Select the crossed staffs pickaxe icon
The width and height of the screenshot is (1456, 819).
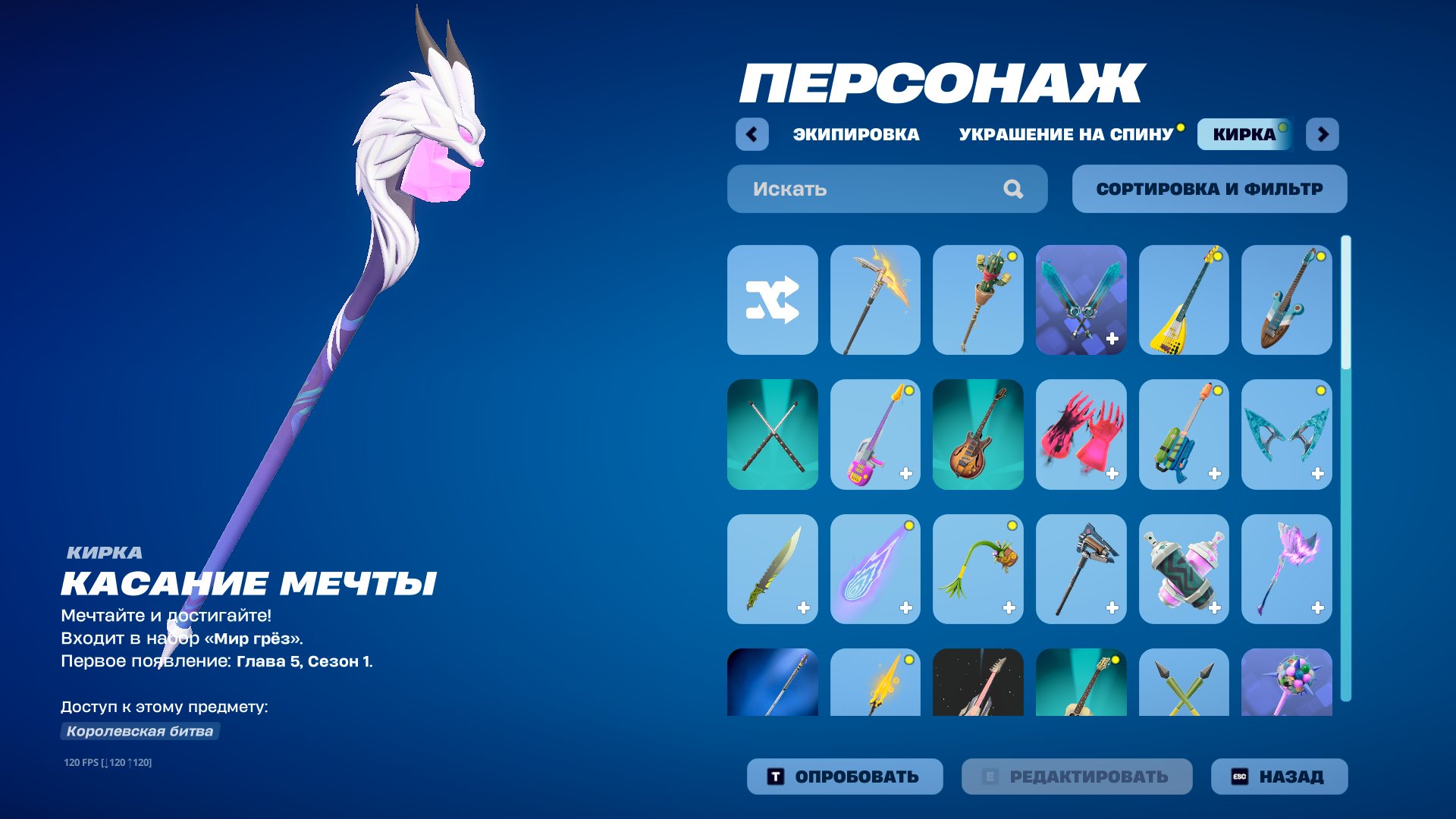point(772,434)
